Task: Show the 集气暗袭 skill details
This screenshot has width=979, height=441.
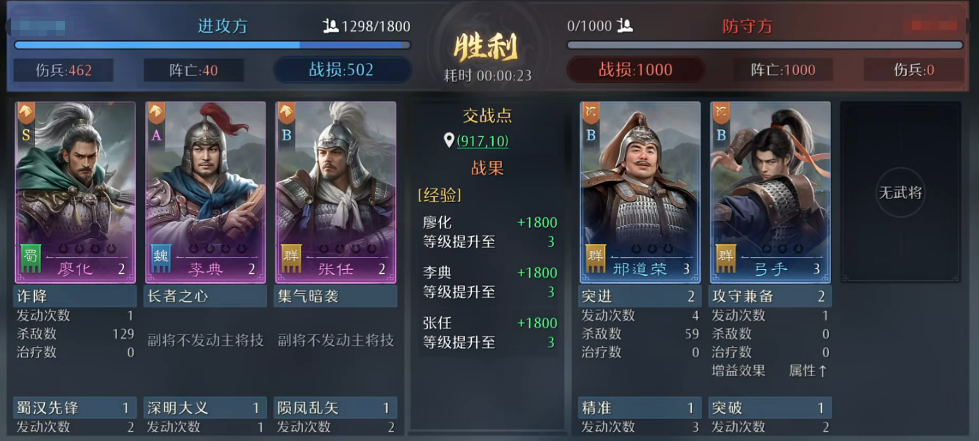Action: [335, 297]
